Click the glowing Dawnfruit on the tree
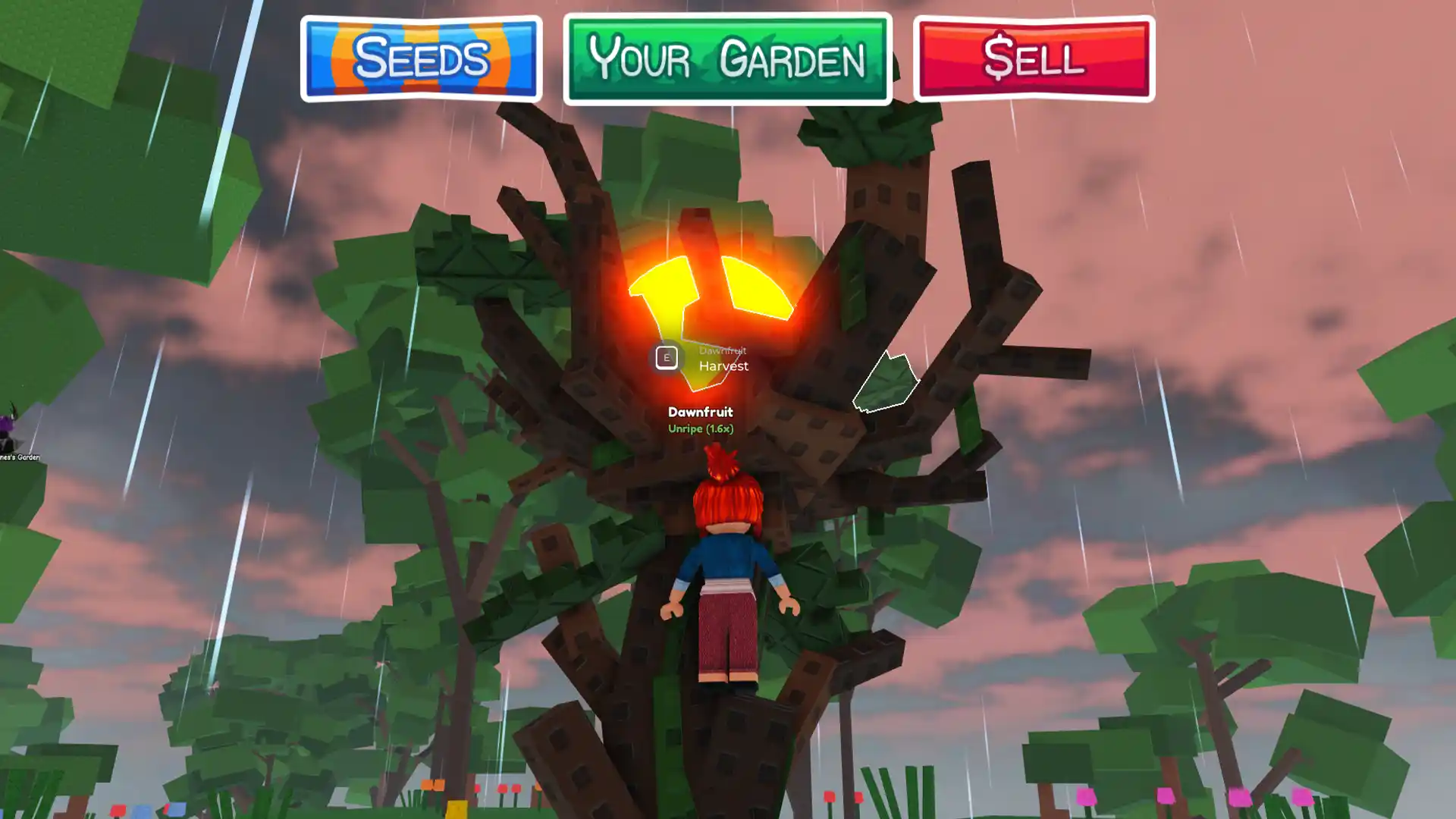Screen dimensions: 1456x819 click(x=709, y=296)
